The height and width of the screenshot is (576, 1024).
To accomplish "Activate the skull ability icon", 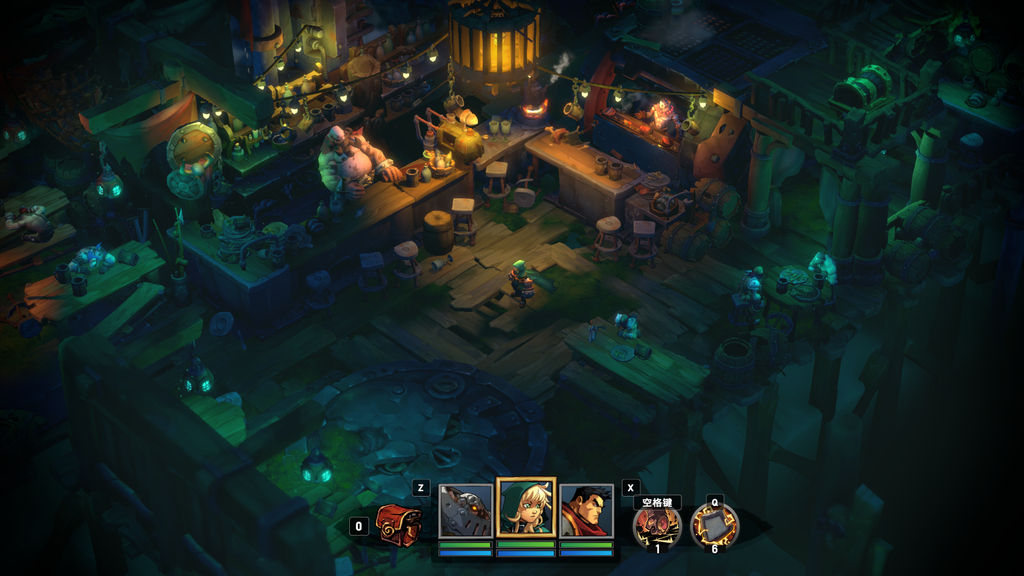I will (x=657, y=525).
